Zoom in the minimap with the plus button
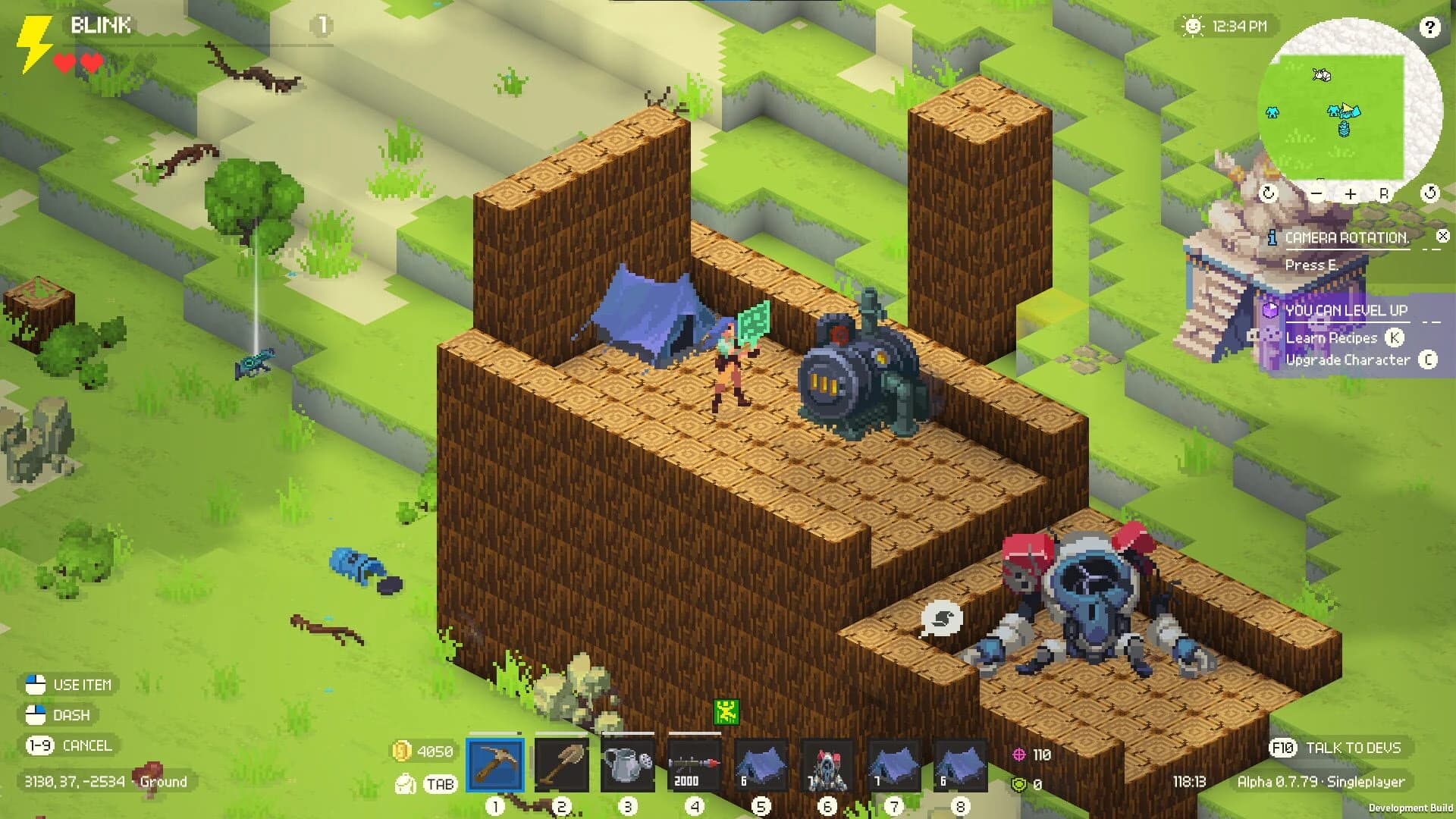Screen dimensions: 1456x819 click(1350, 194)
